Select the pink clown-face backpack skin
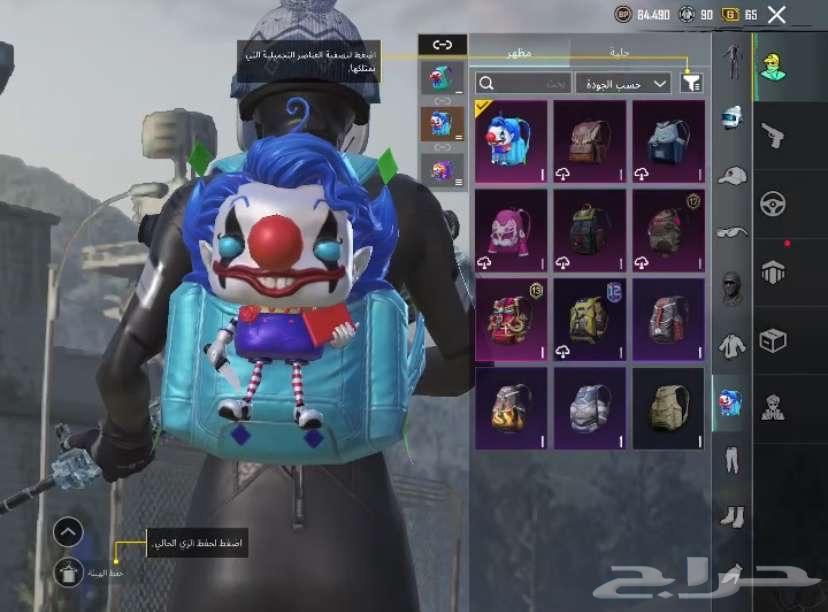The image size is (828, 612). pyautogui.click(x=511, y=230)
